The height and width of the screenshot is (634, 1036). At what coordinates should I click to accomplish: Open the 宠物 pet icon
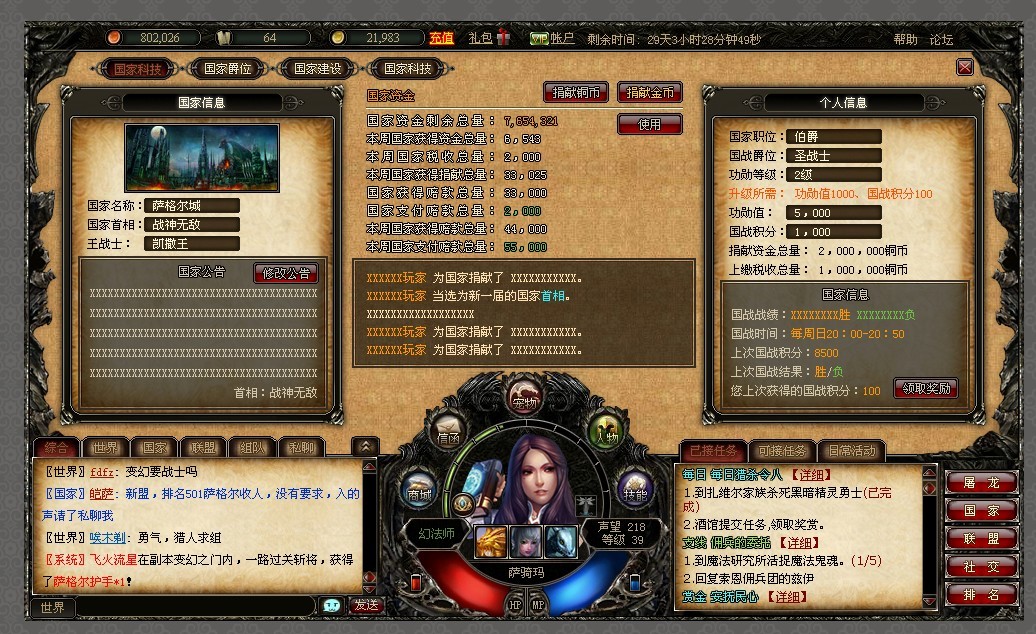click(x=524, y=399)
